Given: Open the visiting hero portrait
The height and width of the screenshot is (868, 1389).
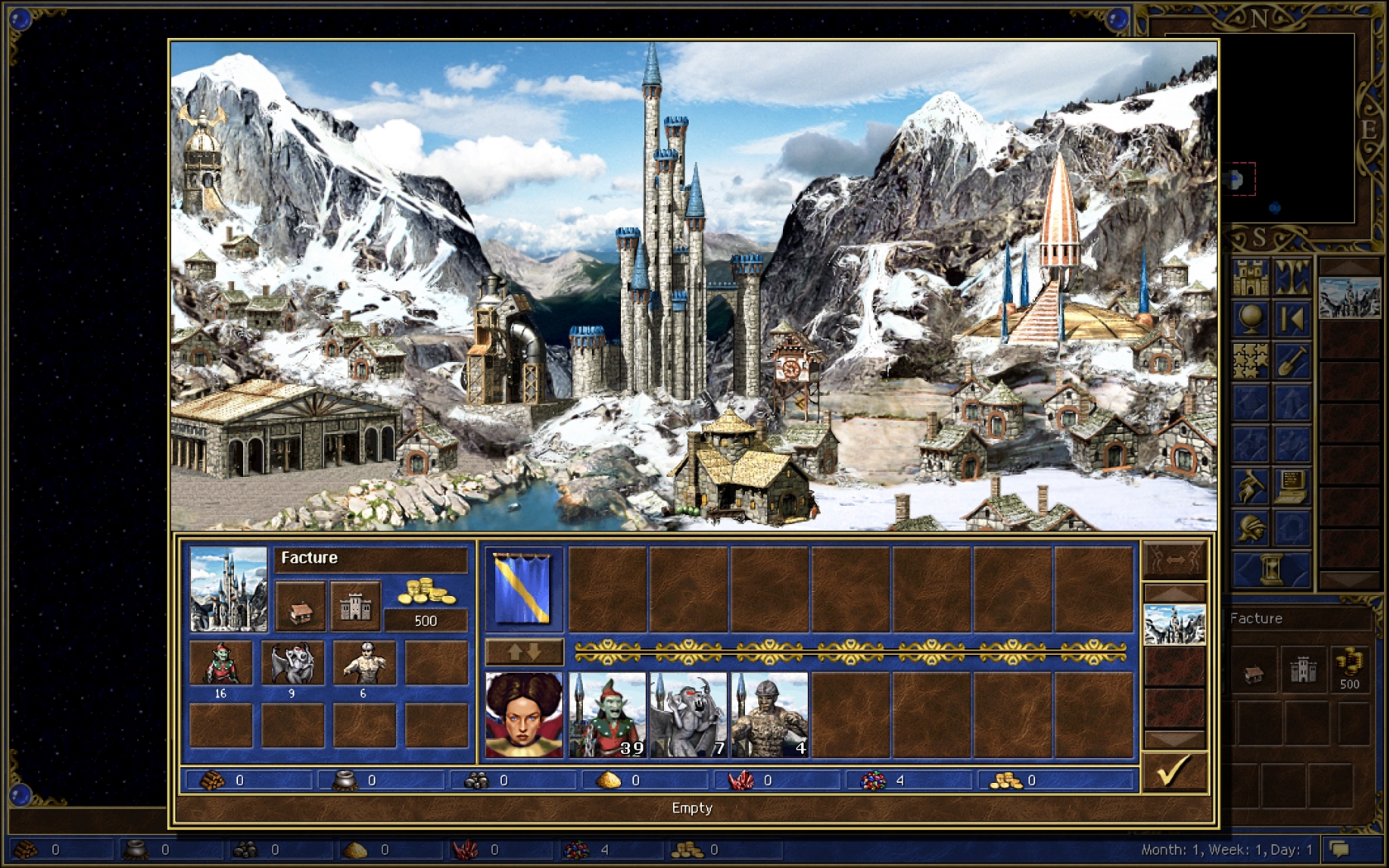Looking at the screenshot, I should point(524,715).
